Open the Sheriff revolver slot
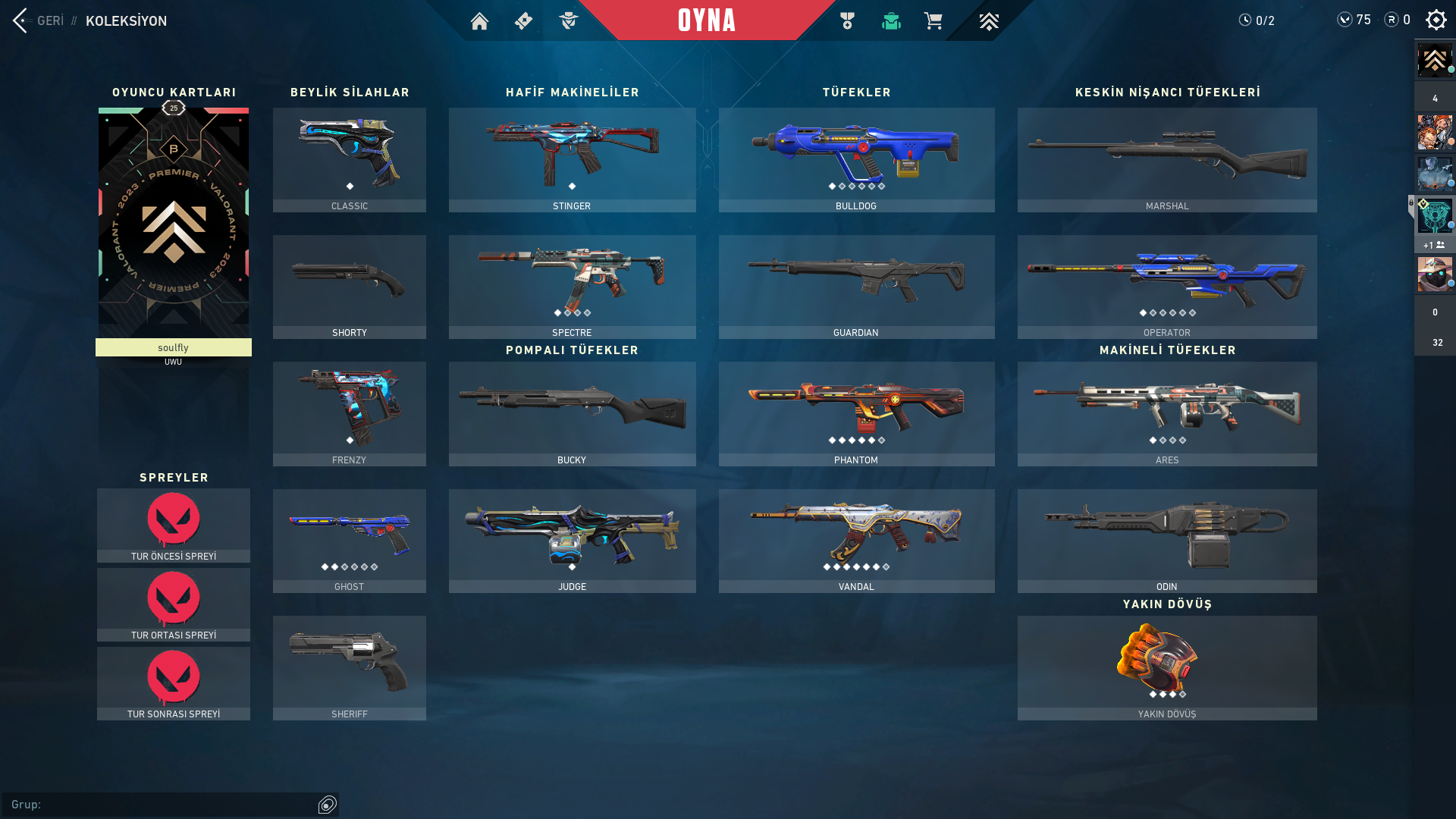1456x819 pixels. (x=350, y=667)
